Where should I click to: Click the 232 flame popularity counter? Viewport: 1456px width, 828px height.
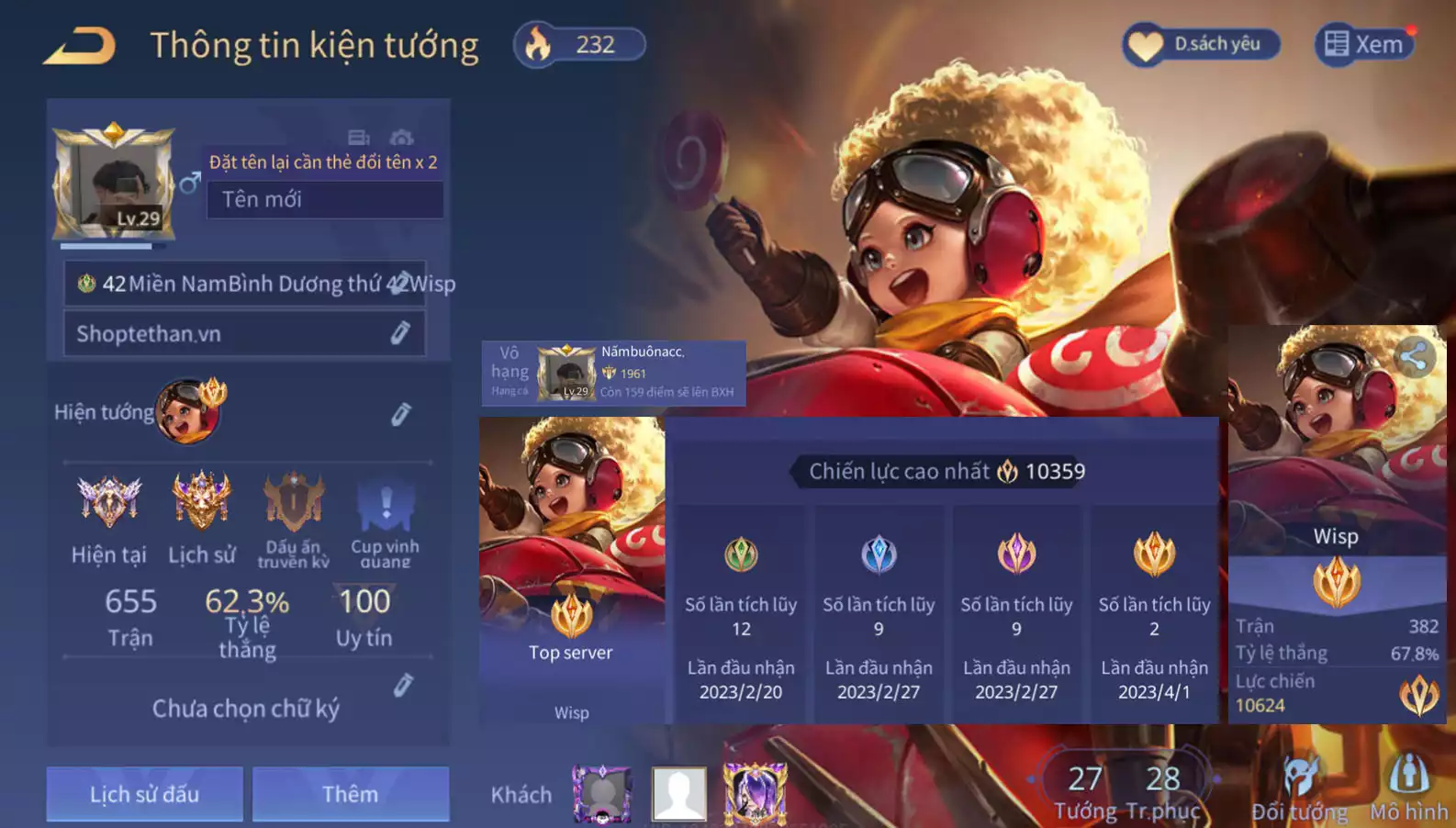pos(580,44)
